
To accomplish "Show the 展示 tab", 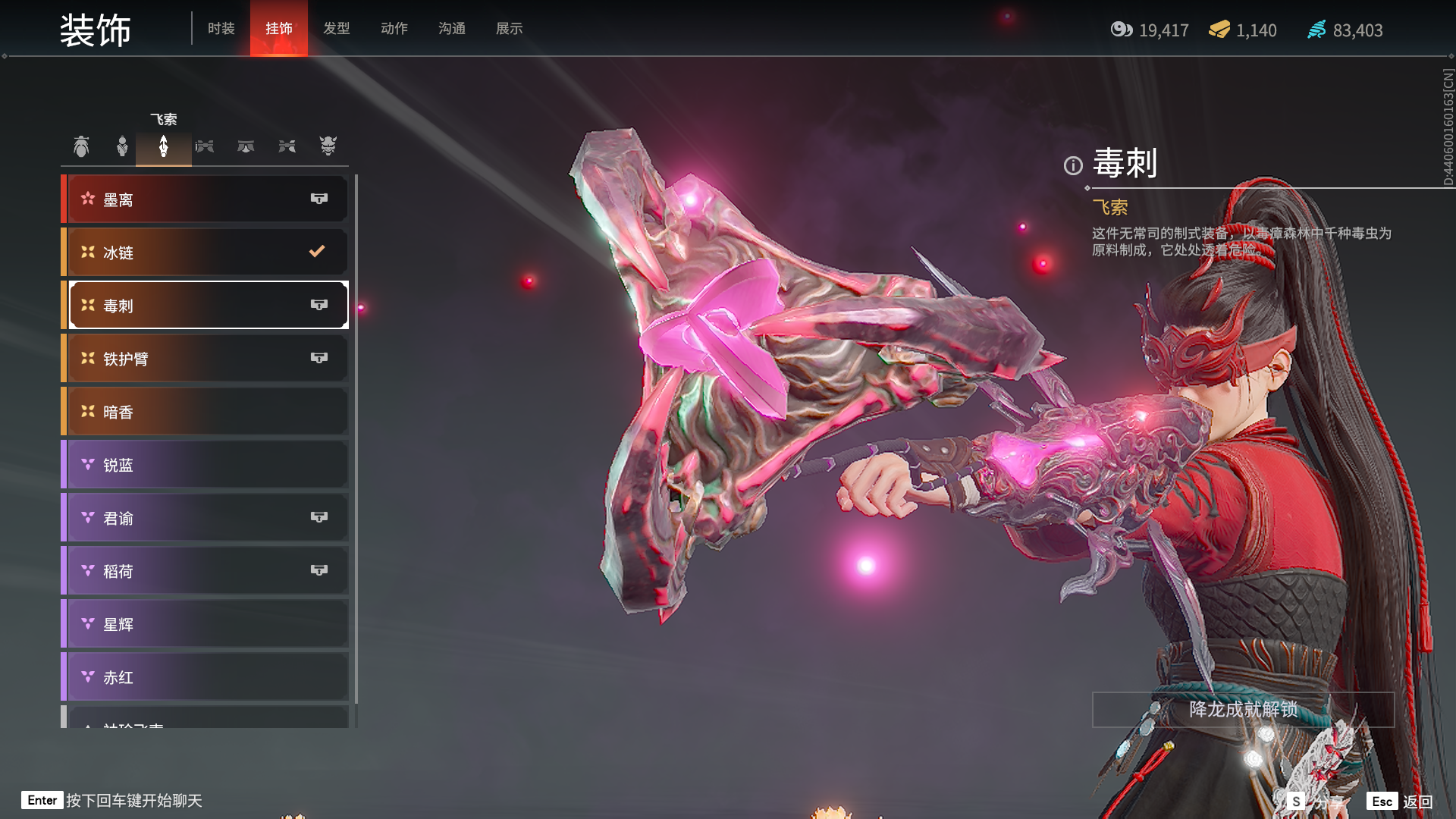I will [509, 28].
